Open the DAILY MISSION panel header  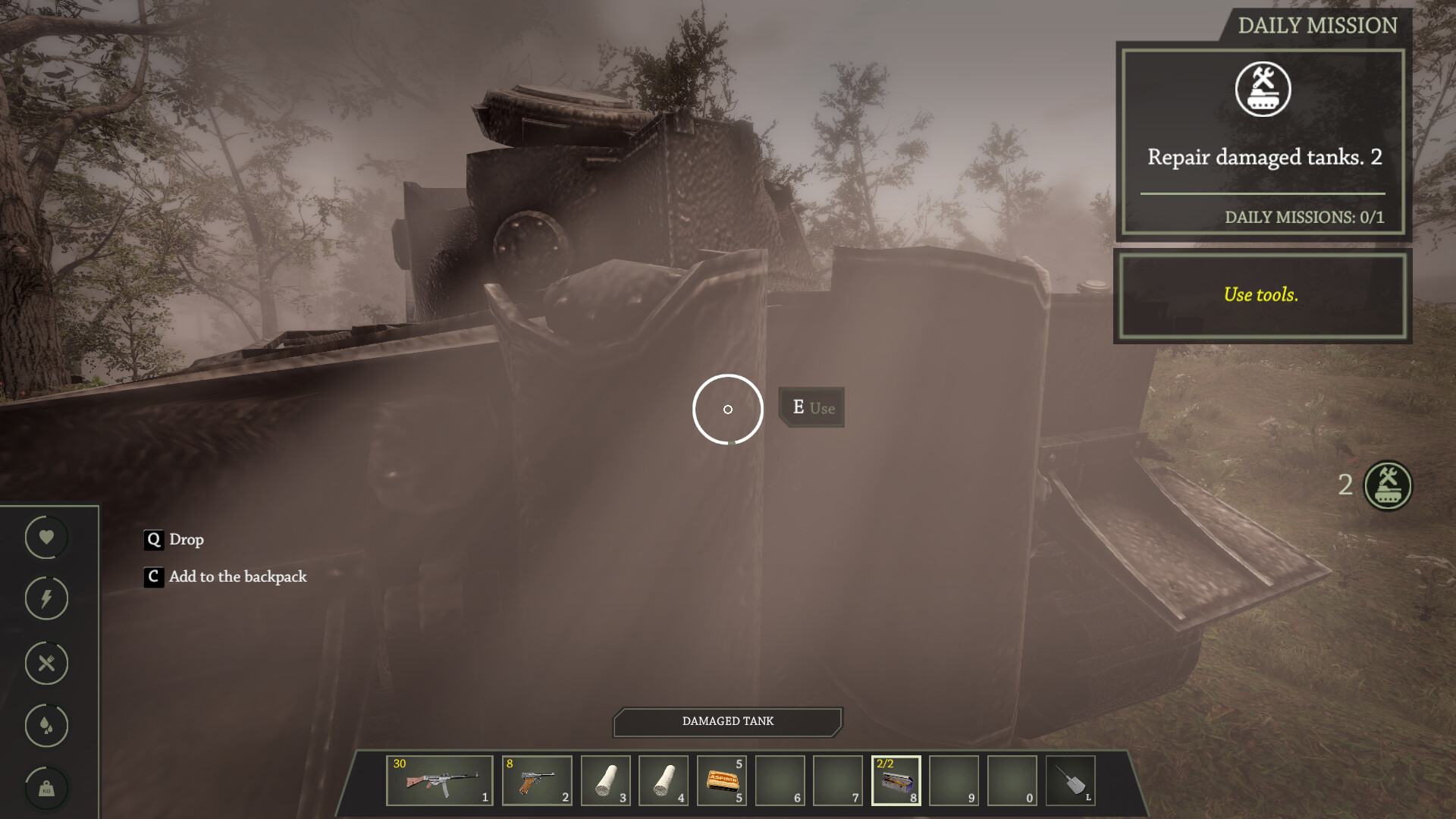(1319, 25)
